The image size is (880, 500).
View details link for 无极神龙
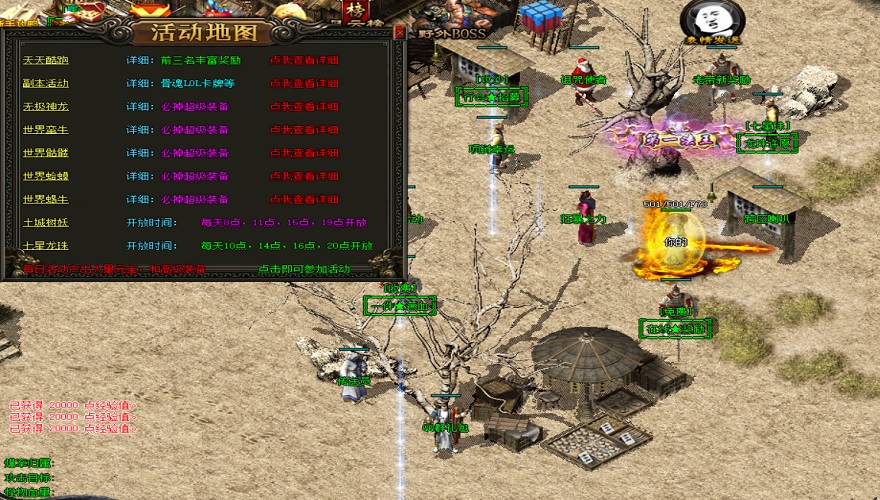click(x=304, y=106)
